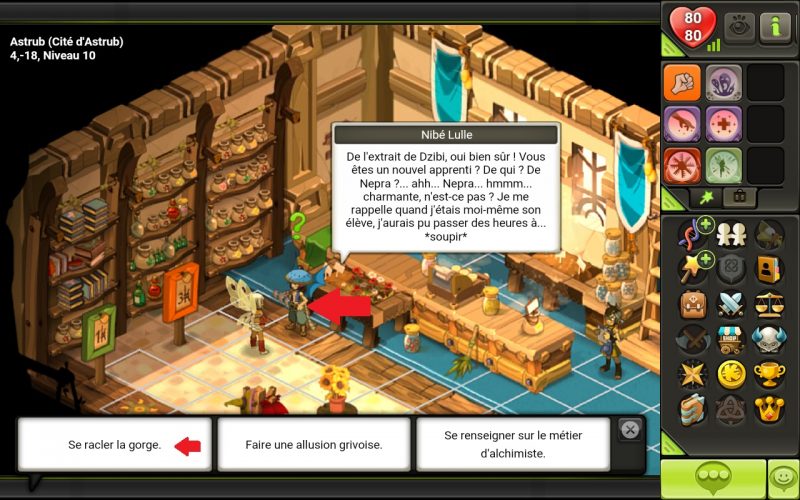Switch to the spells wand tab
The image size is (800, 500).
pos(706,198)
